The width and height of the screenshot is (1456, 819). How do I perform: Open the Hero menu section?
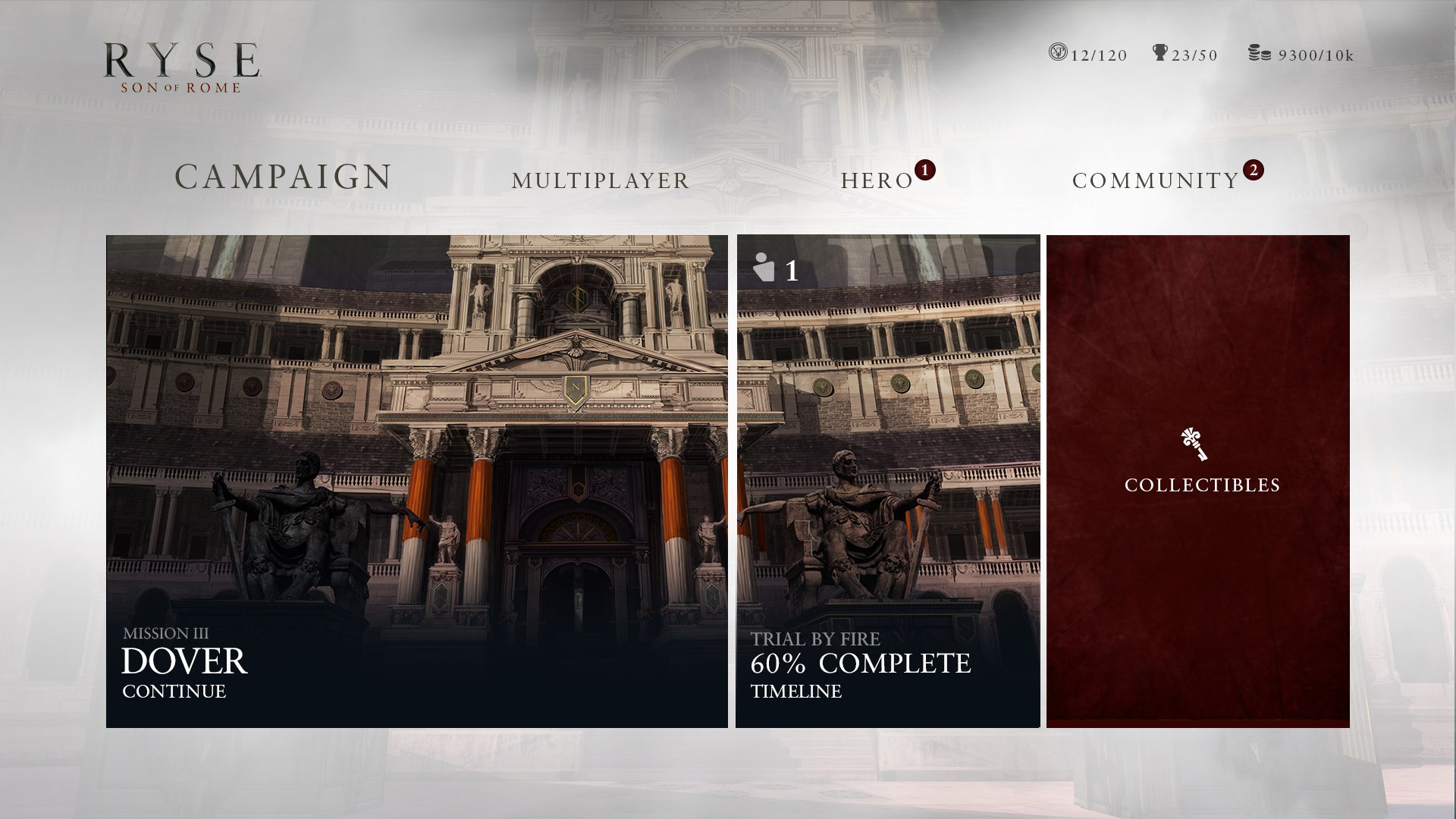876,181
